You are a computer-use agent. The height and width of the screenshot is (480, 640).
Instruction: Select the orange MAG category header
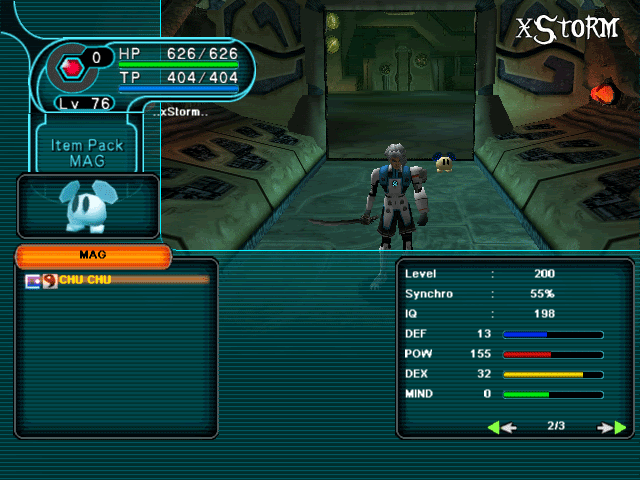93,256
